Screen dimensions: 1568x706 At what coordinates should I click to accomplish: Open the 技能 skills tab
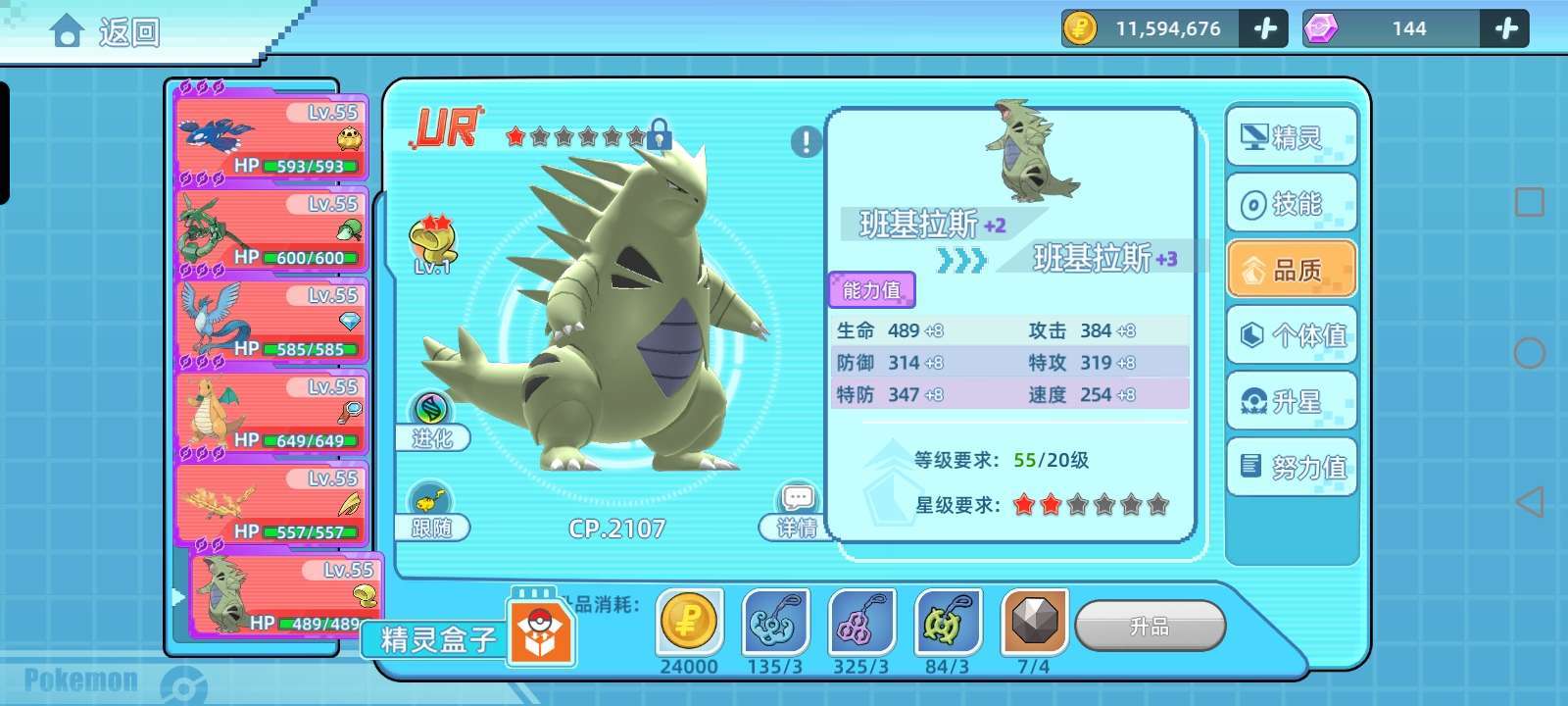click(1292, 204)
